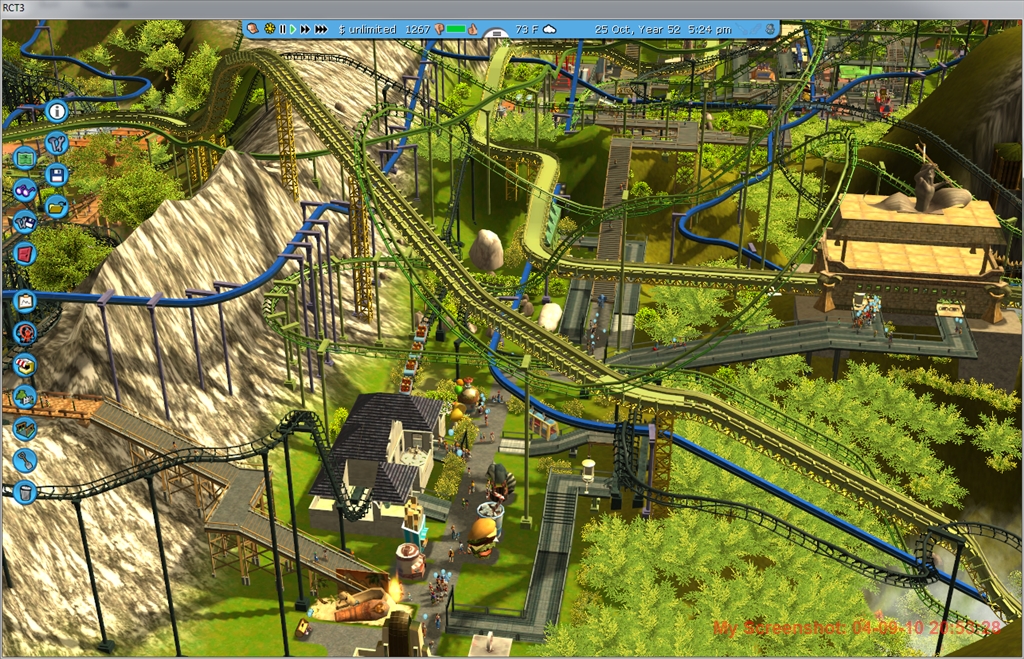Open the shops and stalls menu

click(x=25, y=365)
